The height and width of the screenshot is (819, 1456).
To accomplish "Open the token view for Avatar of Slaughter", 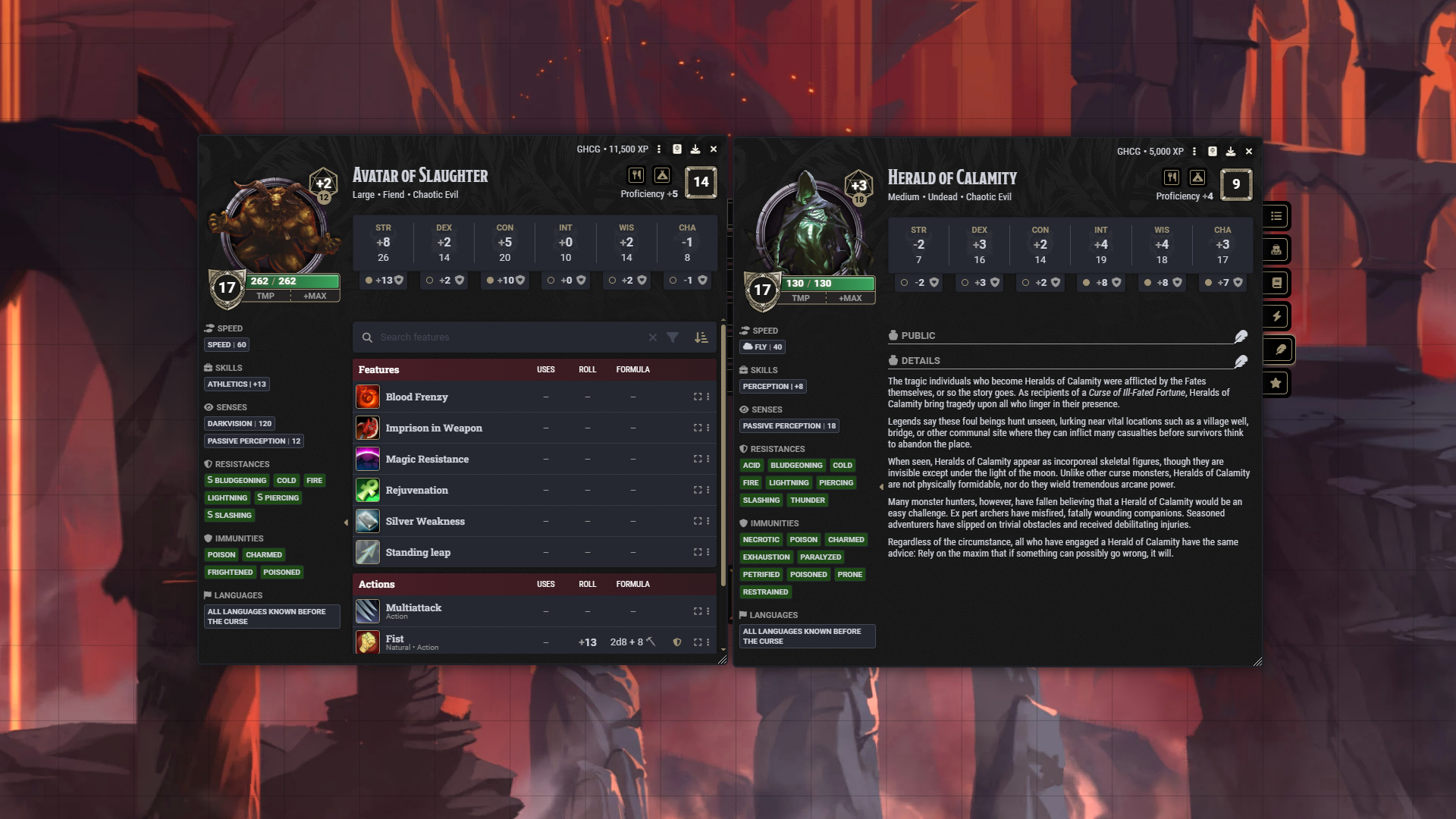I will [x=676, y=149].
